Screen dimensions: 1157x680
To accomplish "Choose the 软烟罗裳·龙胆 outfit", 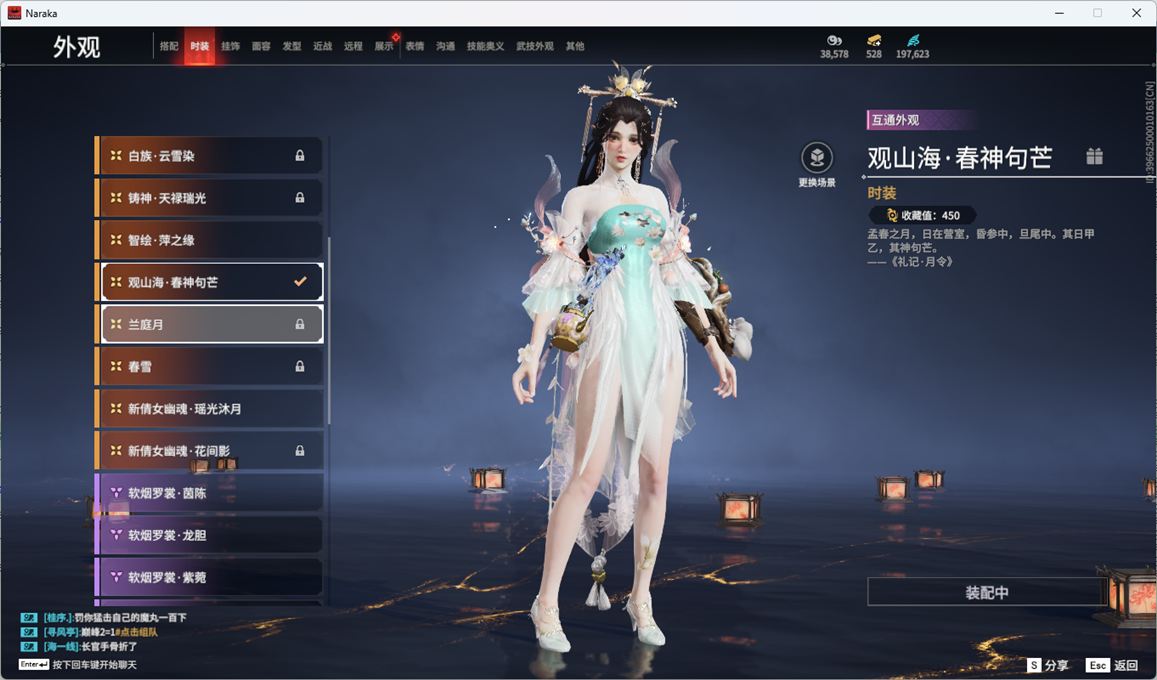I will tap(210, 535).
